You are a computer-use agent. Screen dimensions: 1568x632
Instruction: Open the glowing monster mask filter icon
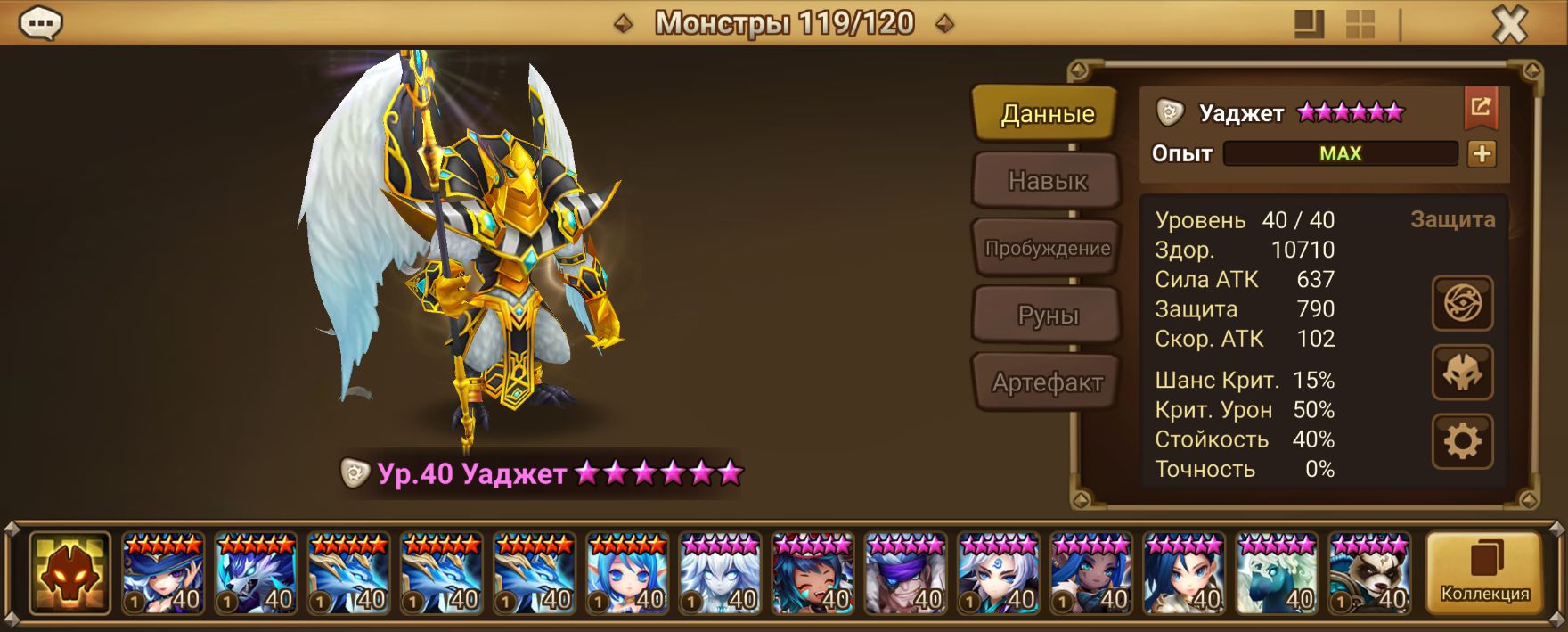(69, 574)
